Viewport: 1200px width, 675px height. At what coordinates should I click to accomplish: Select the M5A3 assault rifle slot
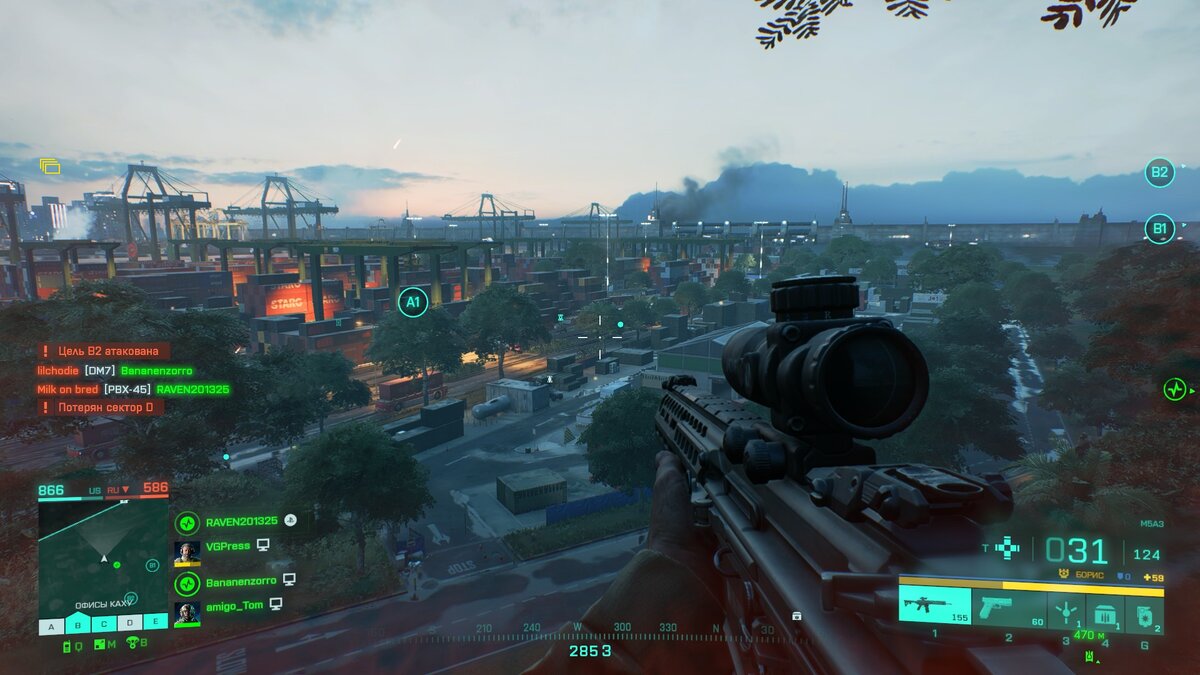click(933, 605)
